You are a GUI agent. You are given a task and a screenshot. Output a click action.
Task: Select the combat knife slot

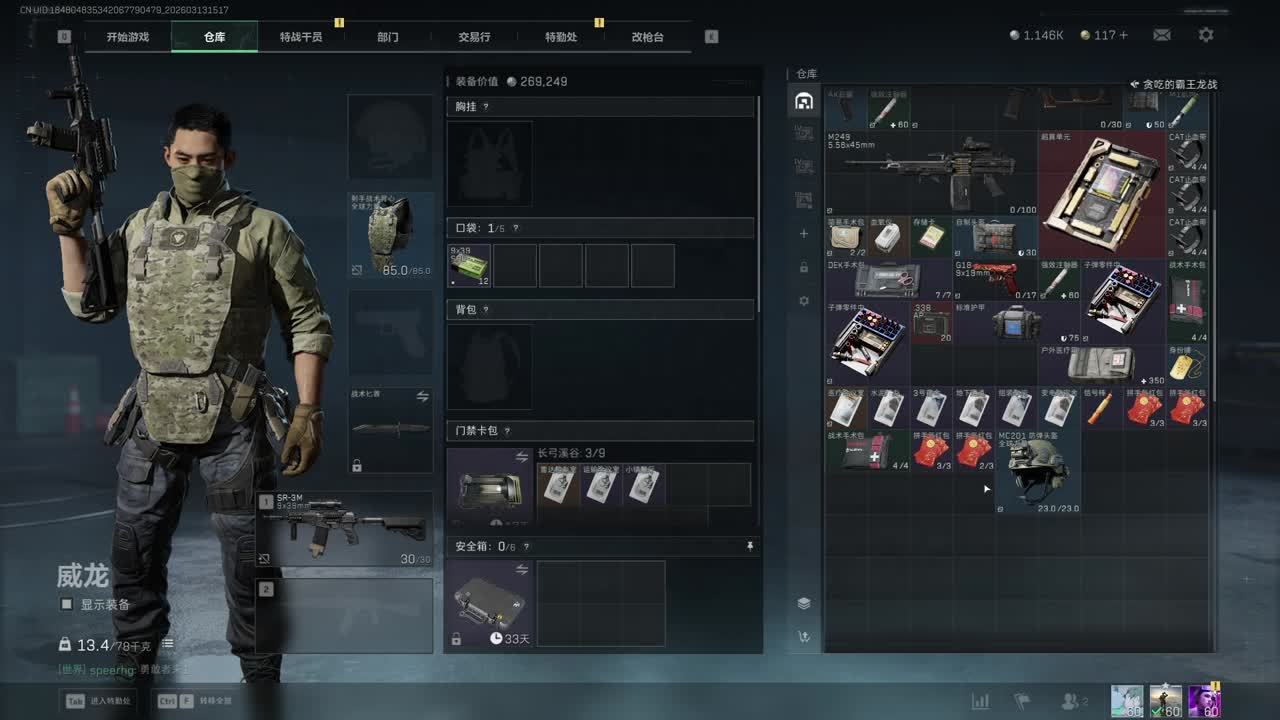tap(390, 431)
